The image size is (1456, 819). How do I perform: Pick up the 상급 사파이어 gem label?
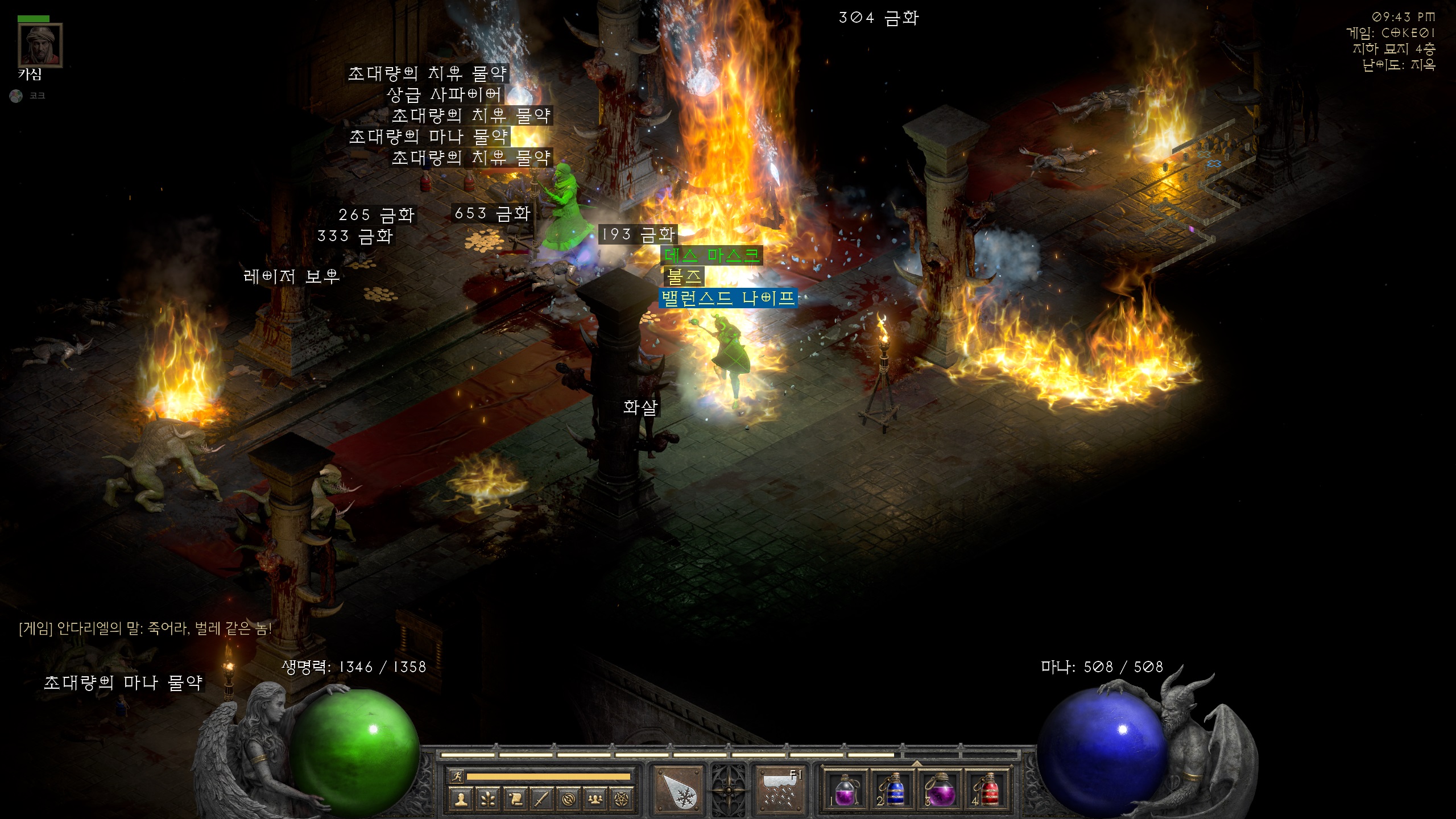(444, 94)
